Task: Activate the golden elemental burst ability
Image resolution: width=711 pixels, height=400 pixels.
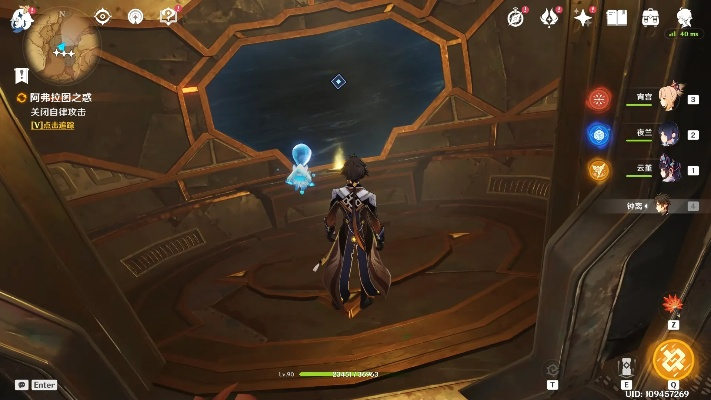Action: click(672, 358)
